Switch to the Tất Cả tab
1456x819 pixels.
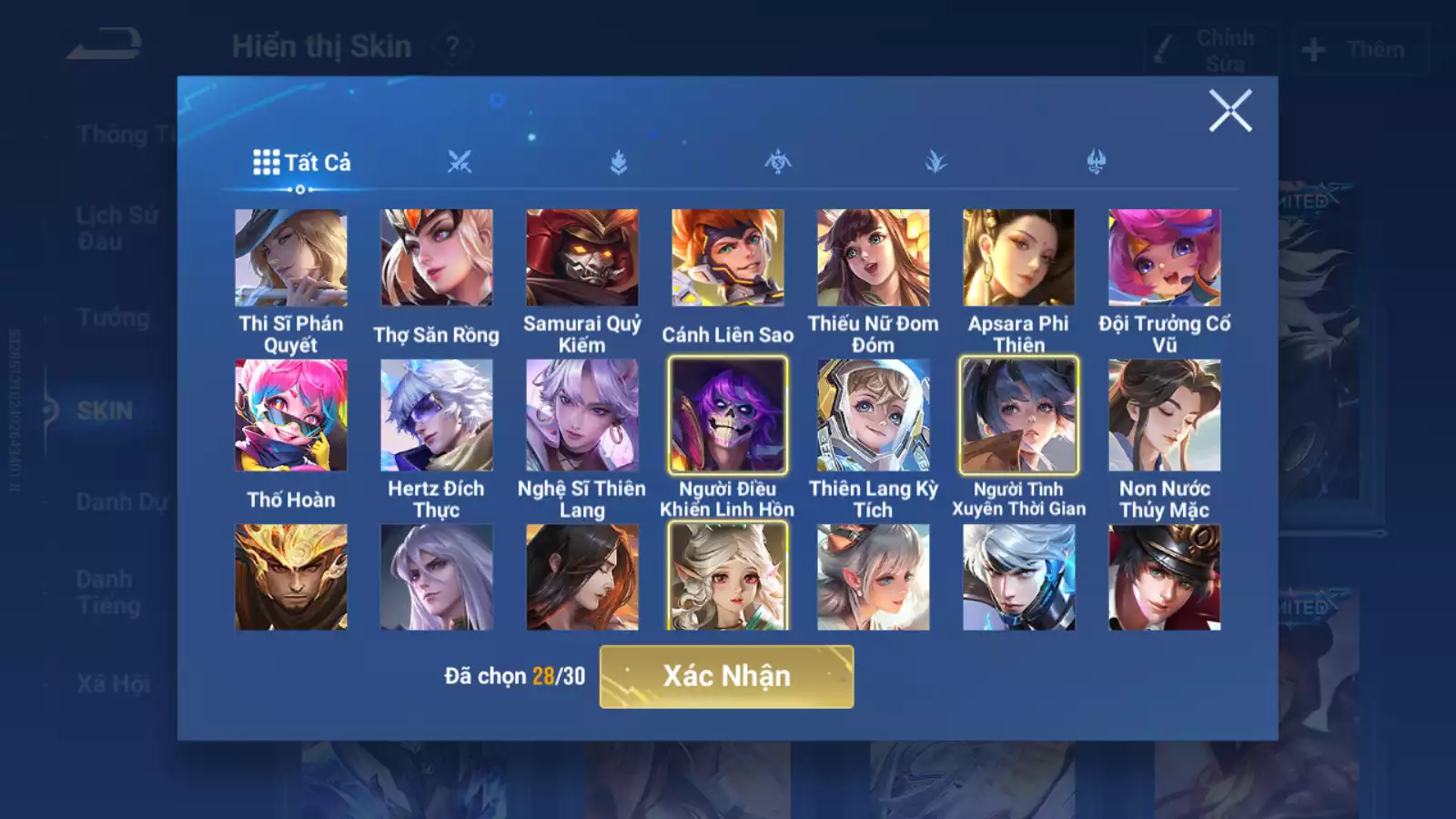pyautogui.click(x=301, y=163)
